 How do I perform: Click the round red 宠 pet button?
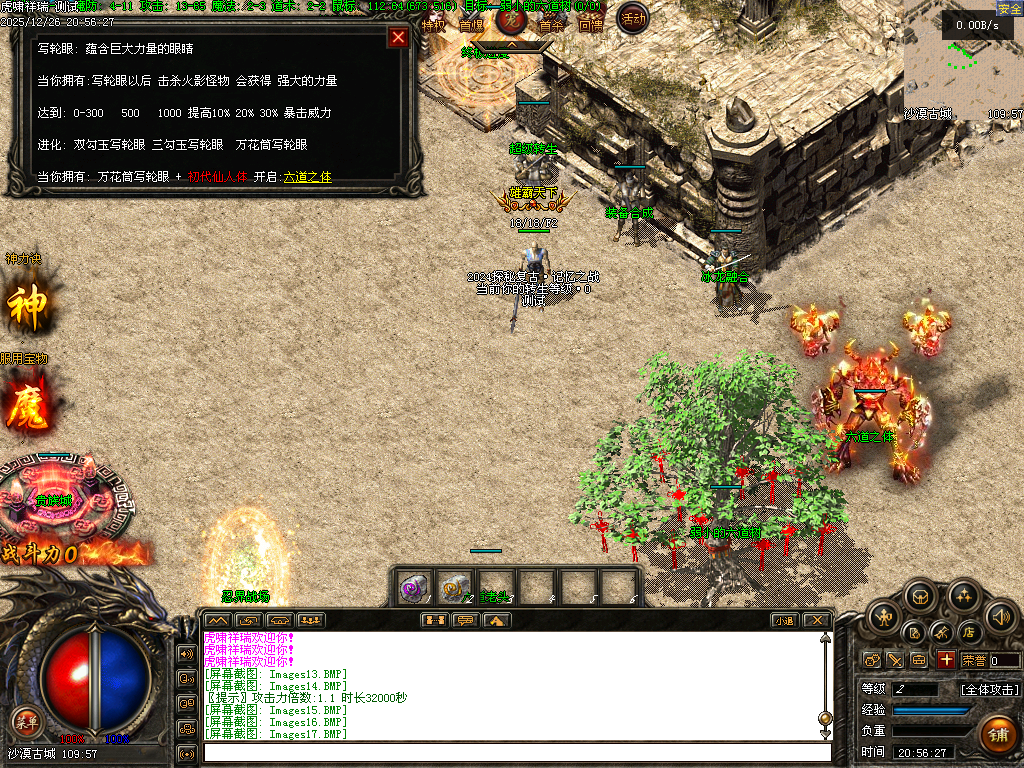512,19
